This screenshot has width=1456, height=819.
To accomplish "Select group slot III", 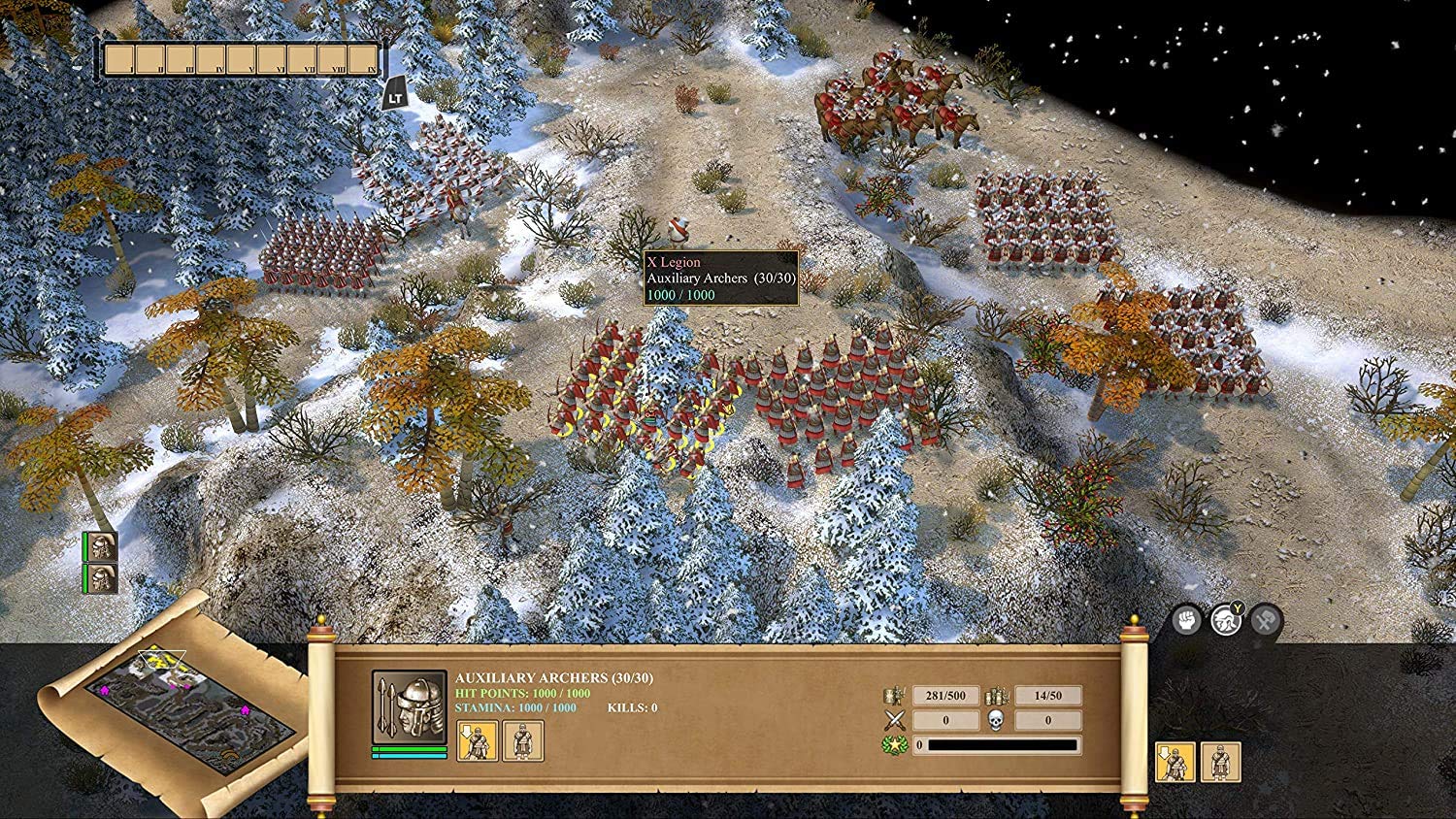I will point(181,60).
